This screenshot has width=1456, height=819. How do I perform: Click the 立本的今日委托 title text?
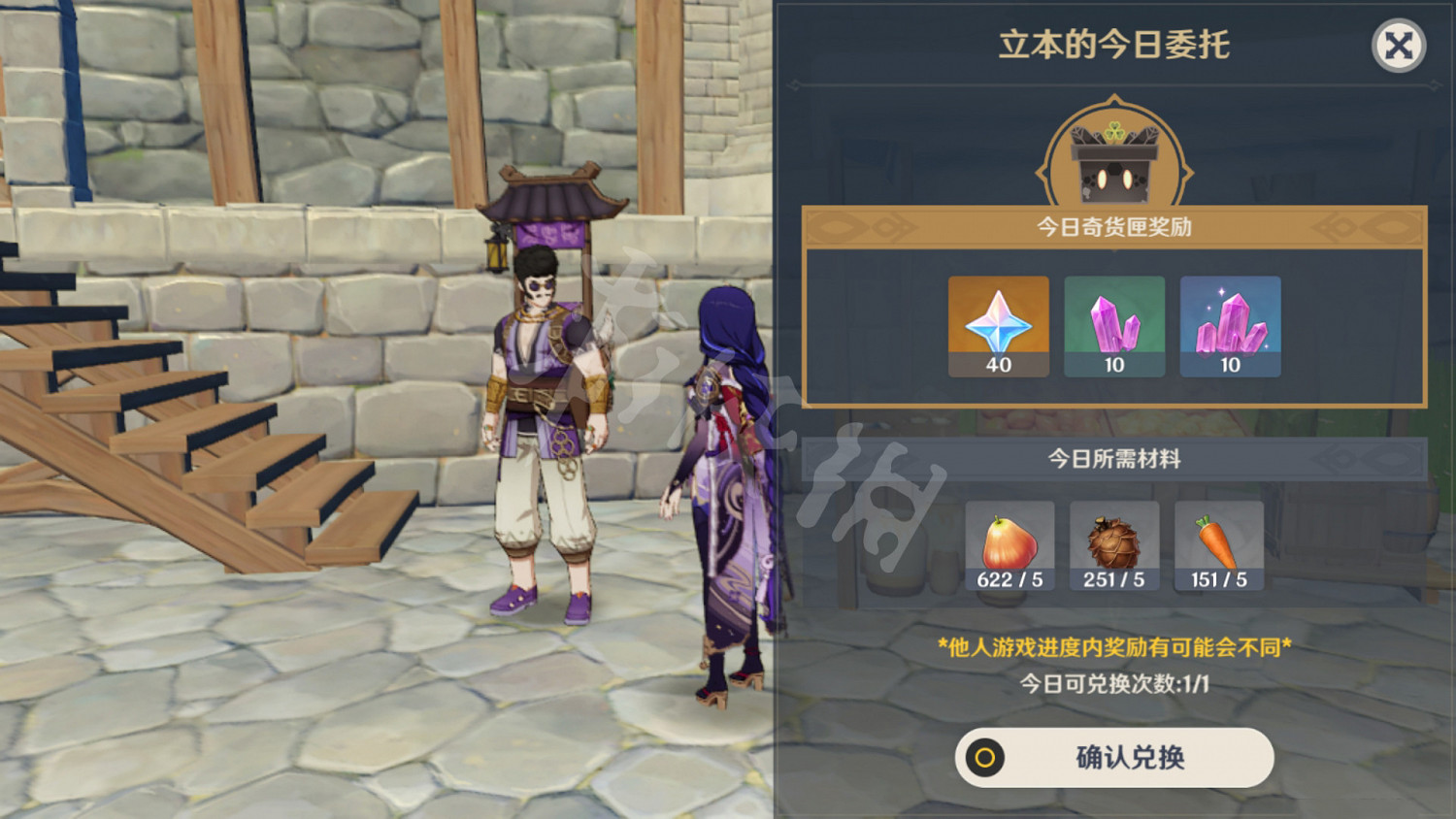click(1113, 44)
